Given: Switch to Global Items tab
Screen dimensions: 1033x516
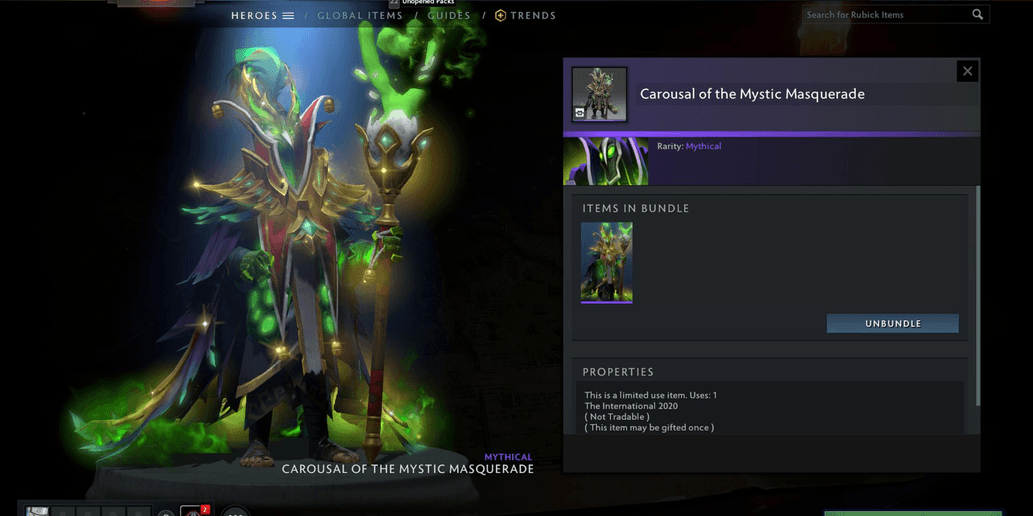Looking at the screenshot, I should pos(360,16).
